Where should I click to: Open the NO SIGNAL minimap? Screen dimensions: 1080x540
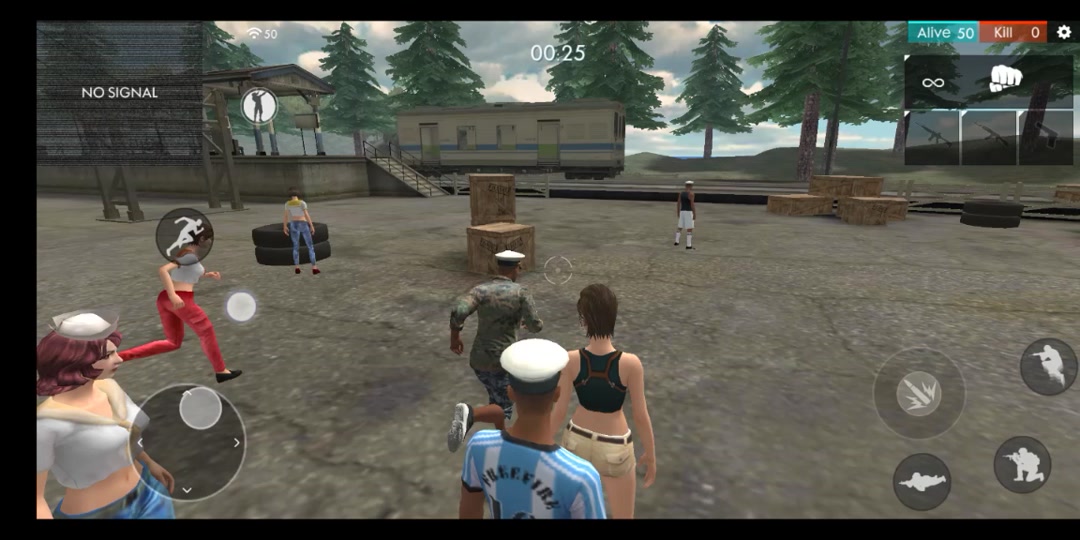pos(120,93)
